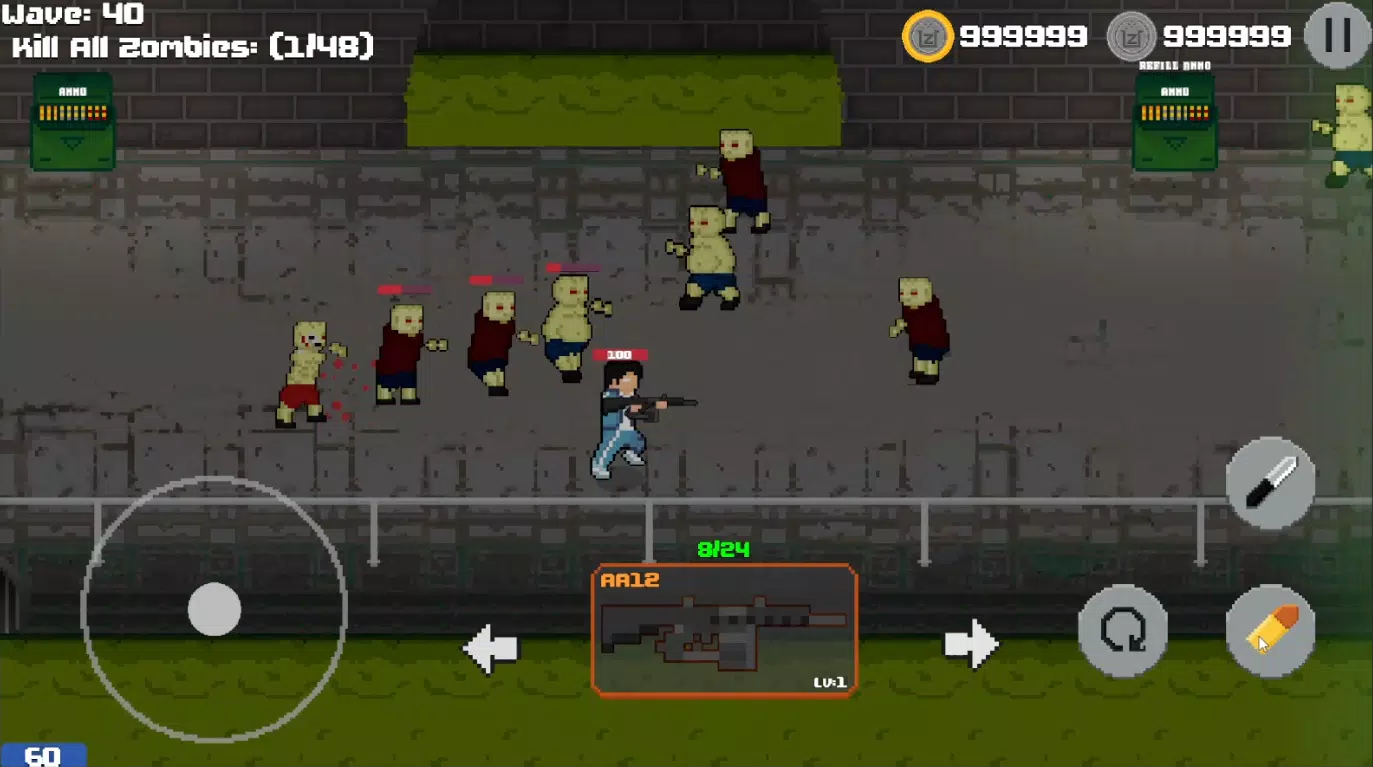The image size is (1373, 767).
Task: Tap the Wave 40 label
Action: pos(70,13)
